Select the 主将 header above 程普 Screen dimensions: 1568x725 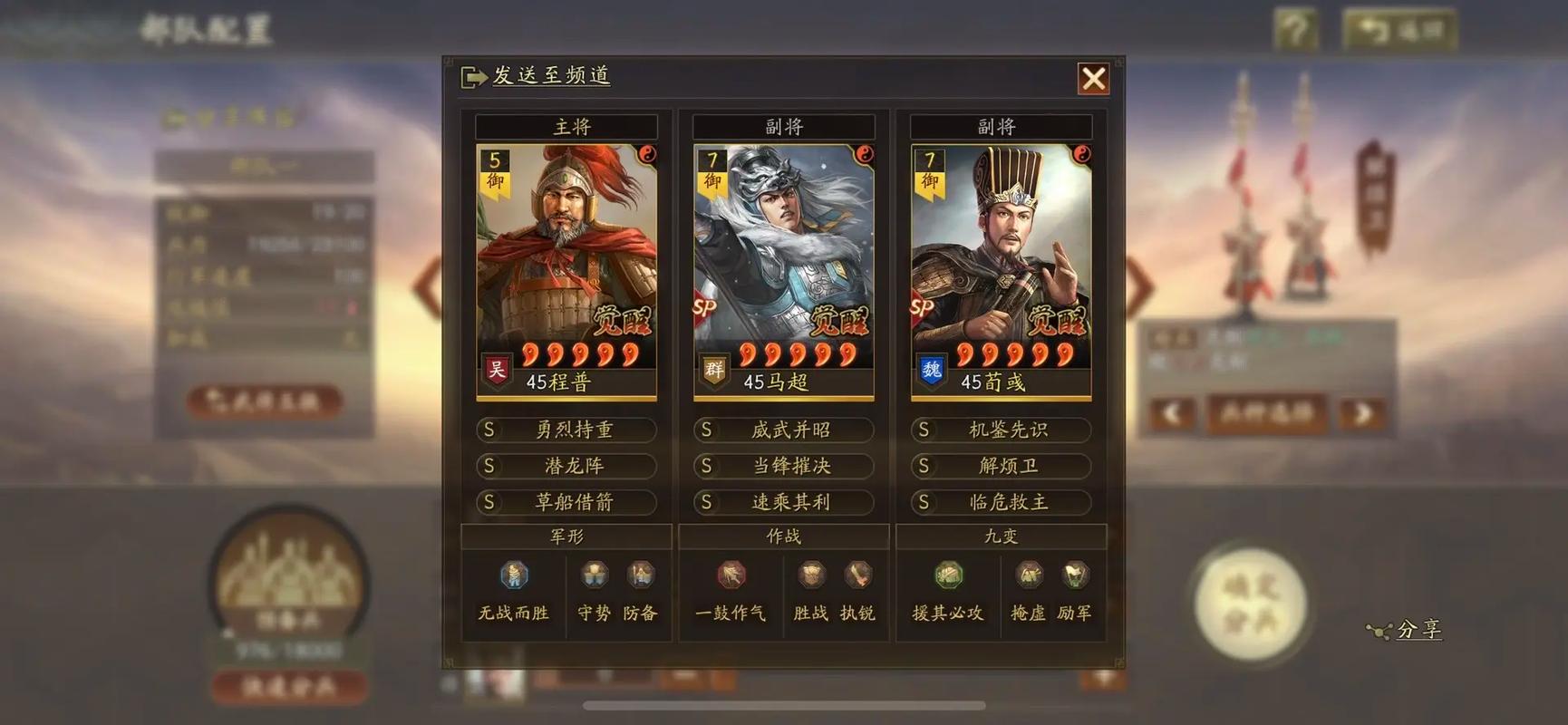pos(566,127)
